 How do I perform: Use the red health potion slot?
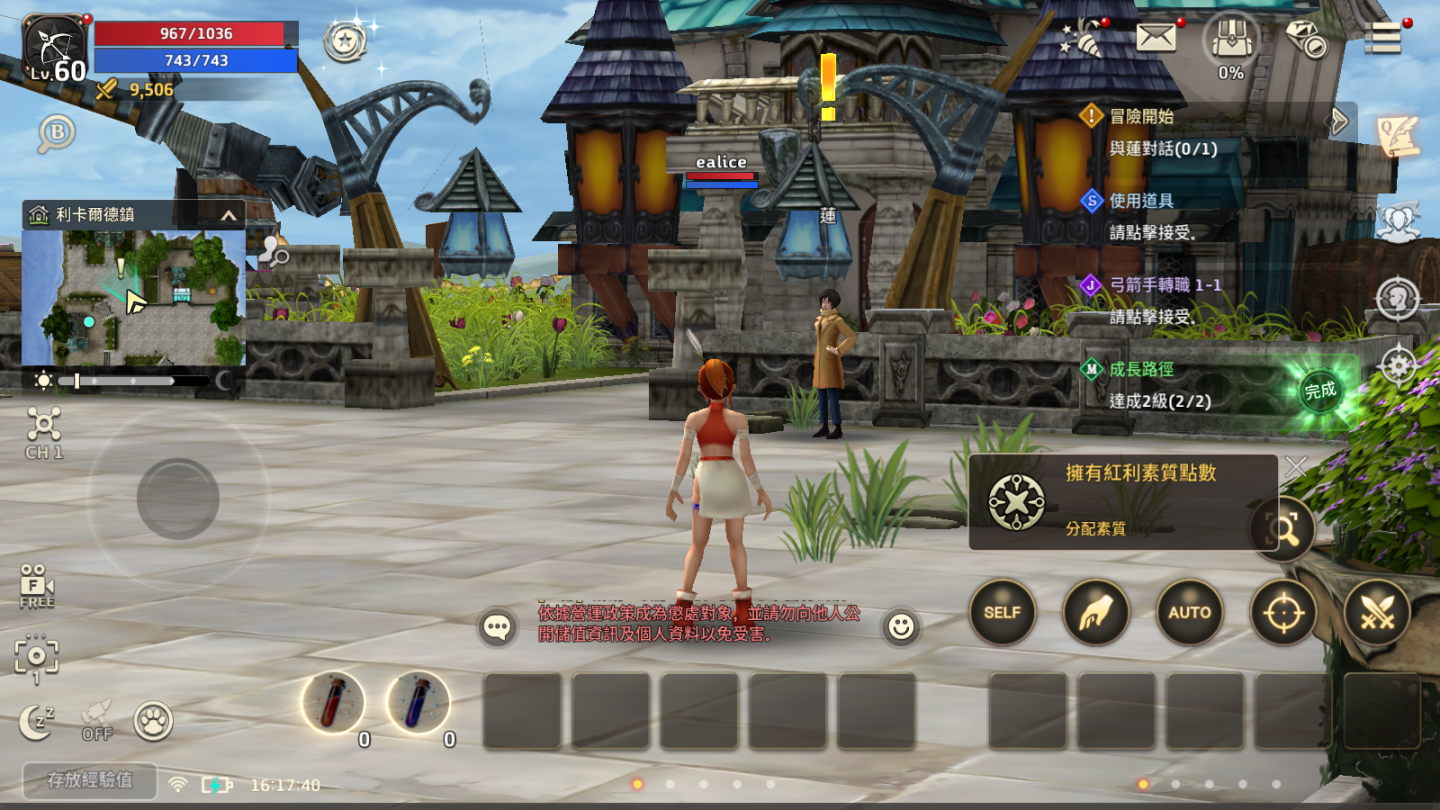click(333, 702)
